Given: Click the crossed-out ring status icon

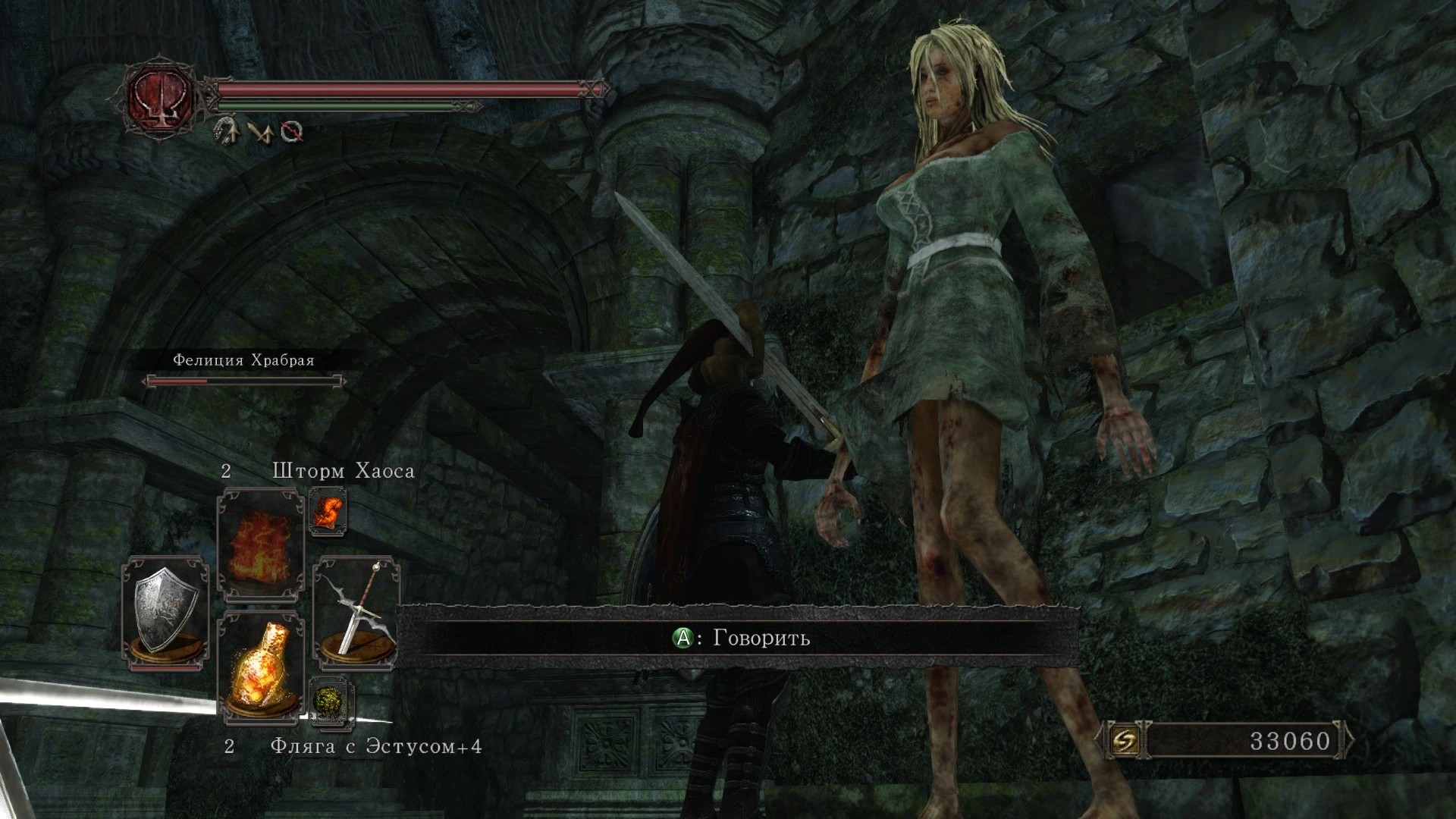Looking at the screenshot, I should (x=293, y=132).
